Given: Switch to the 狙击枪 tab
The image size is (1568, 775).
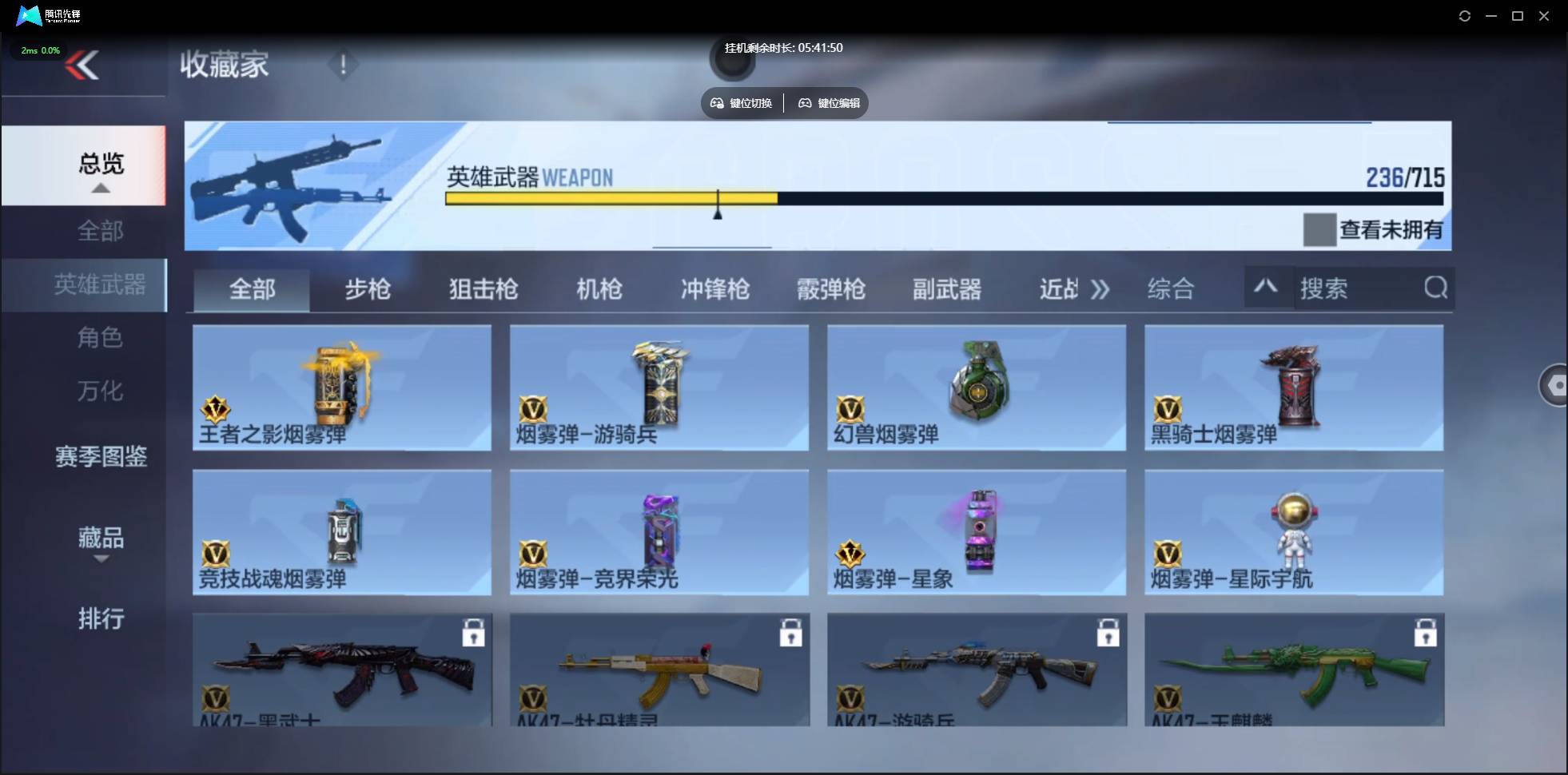Looking at the screenshot, I should click(x=482, y=289).
